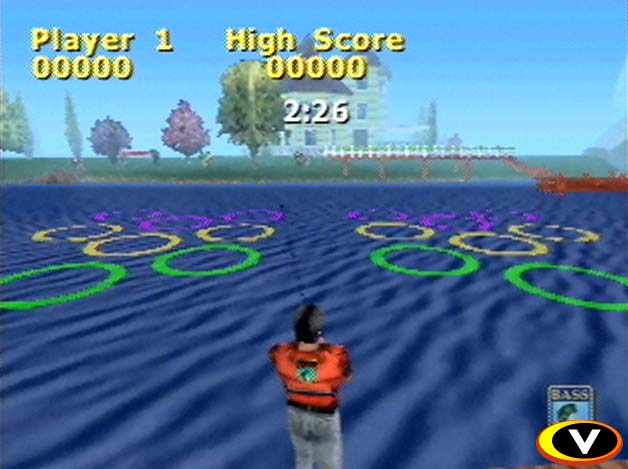Click the BASS fish icon
Image resolution: width=628 pixels, height=469 pixels.
click(570, 404)
